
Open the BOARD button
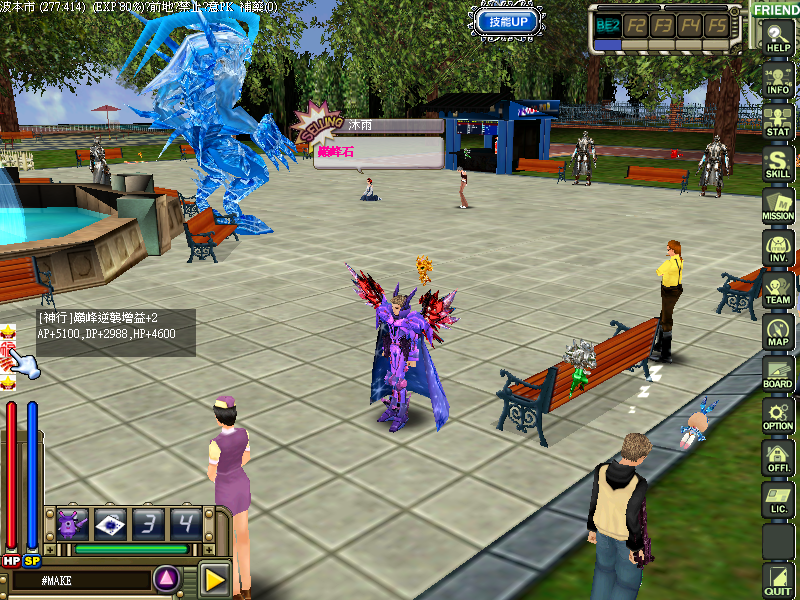[x=778, y=373]
